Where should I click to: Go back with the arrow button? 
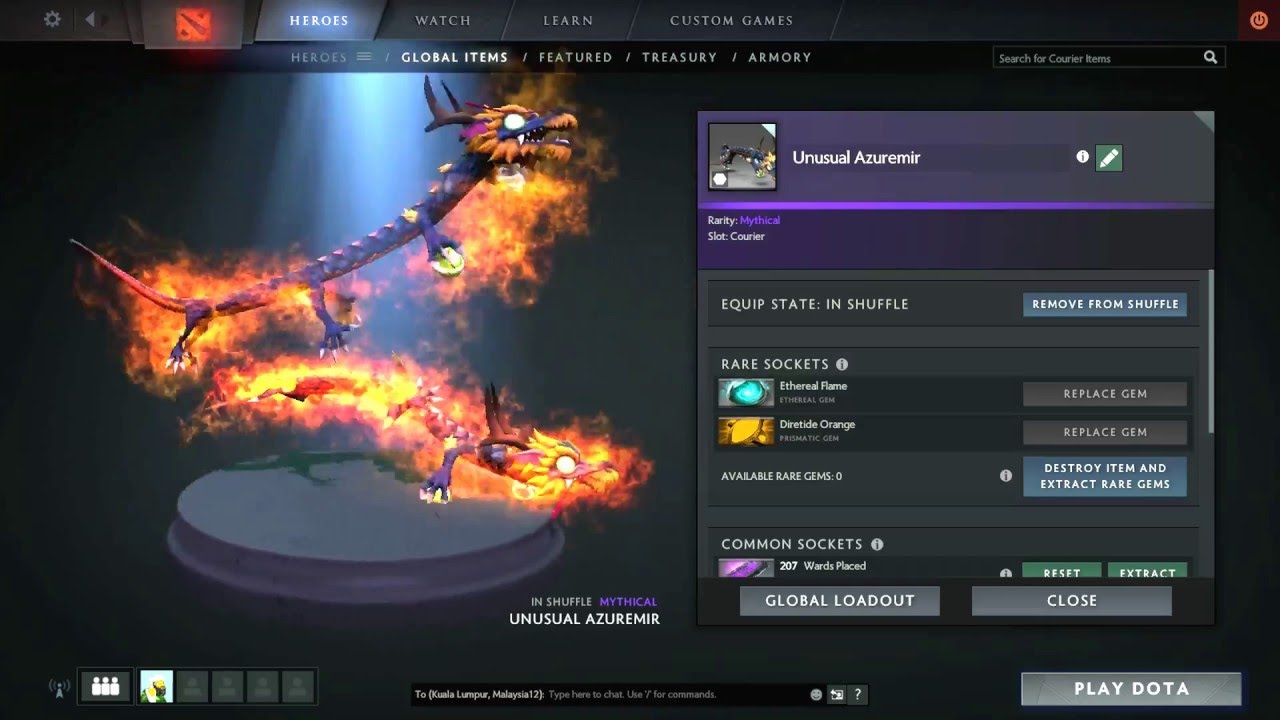pos(90,20)
